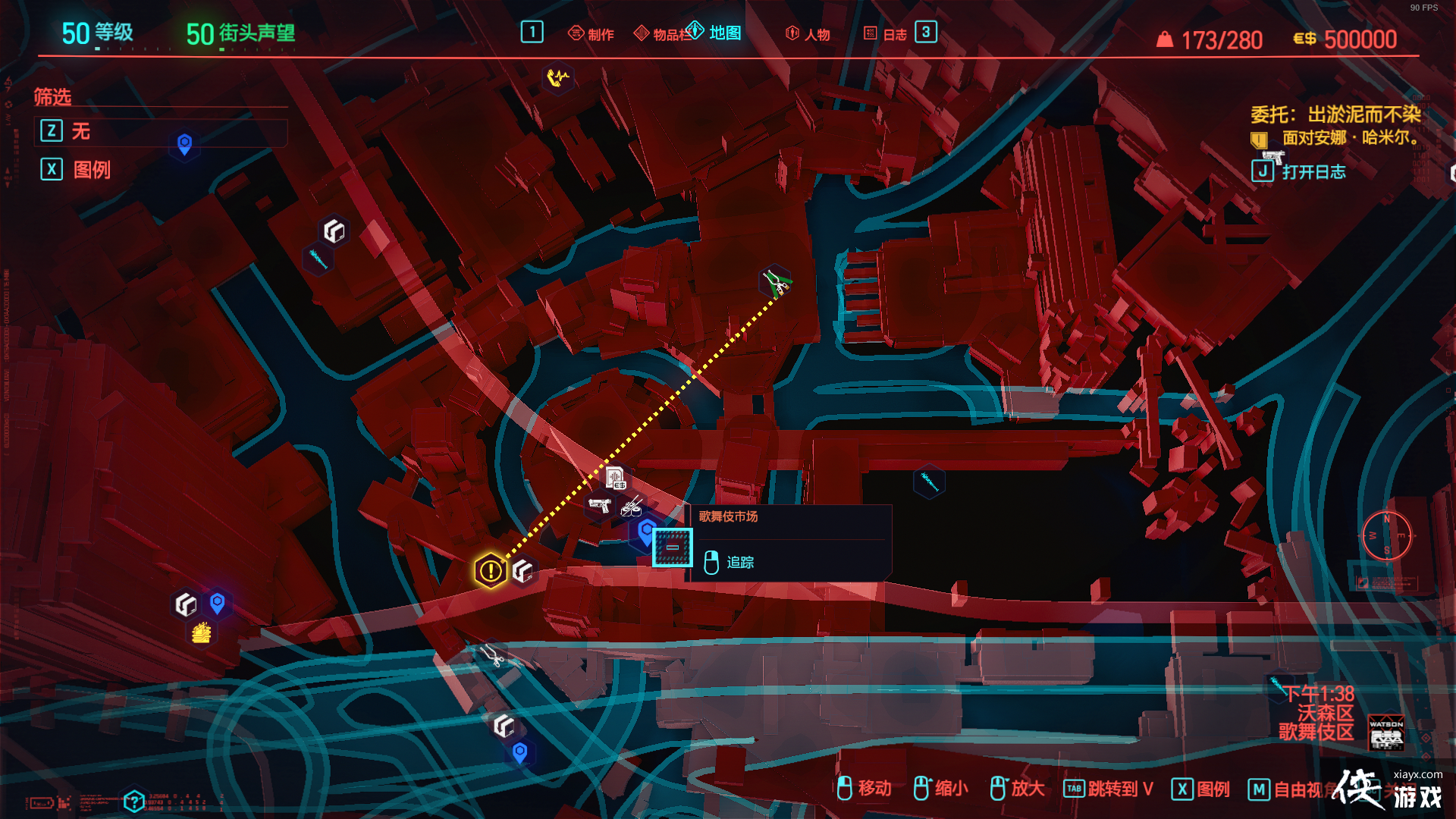Select the green ripperdoc marker at route end
This screenshot has width=1456, height=819.
(775, 282)
